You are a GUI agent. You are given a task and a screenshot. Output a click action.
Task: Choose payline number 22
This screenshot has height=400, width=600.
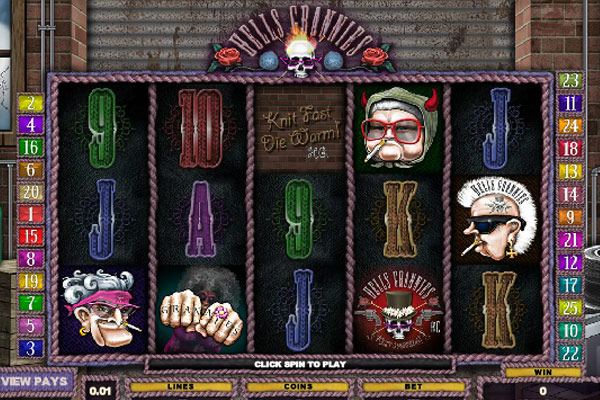(571, 352)
